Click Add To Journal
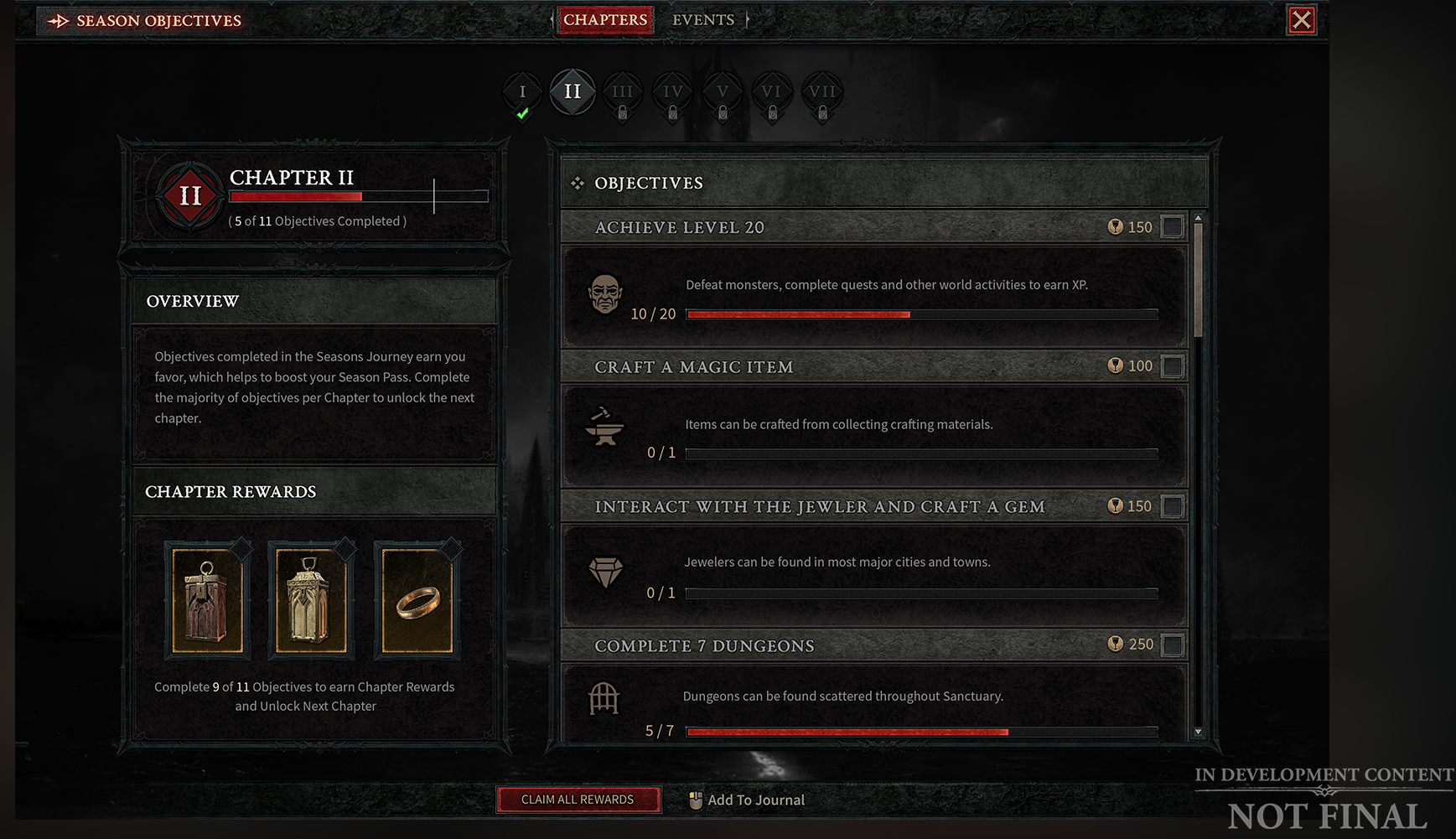The image size is (1456, 839). (755, 800)
